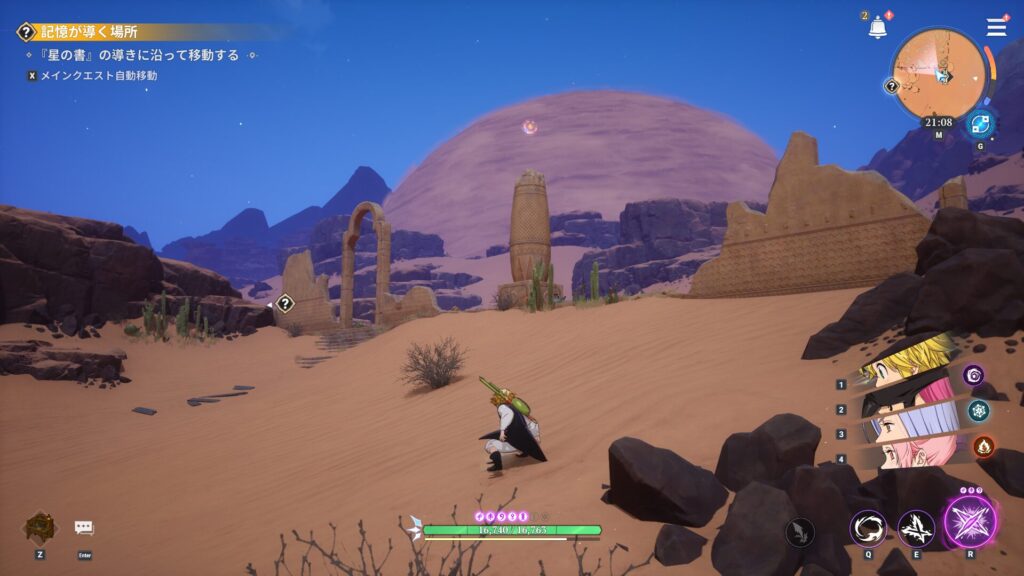
Task: Check the notification bell
Action: pyautogui.click(x=877, y=28)
